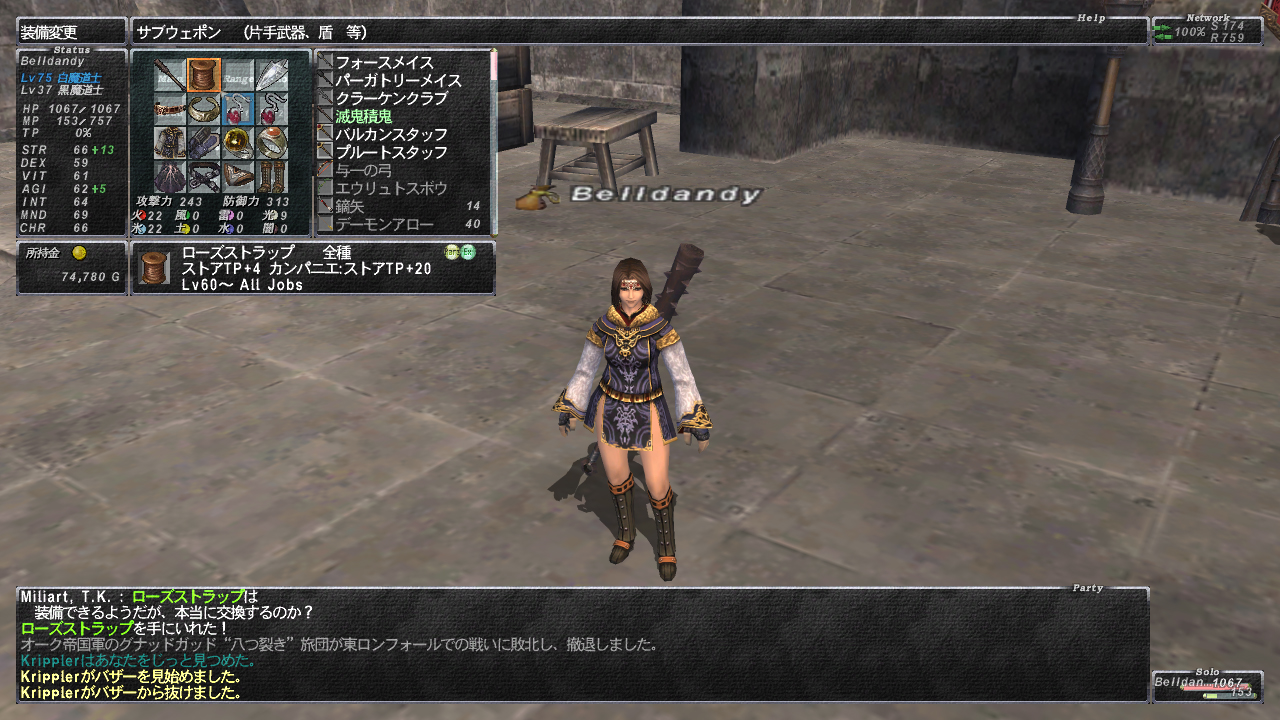Choose the golden neck torque slot

204,108
